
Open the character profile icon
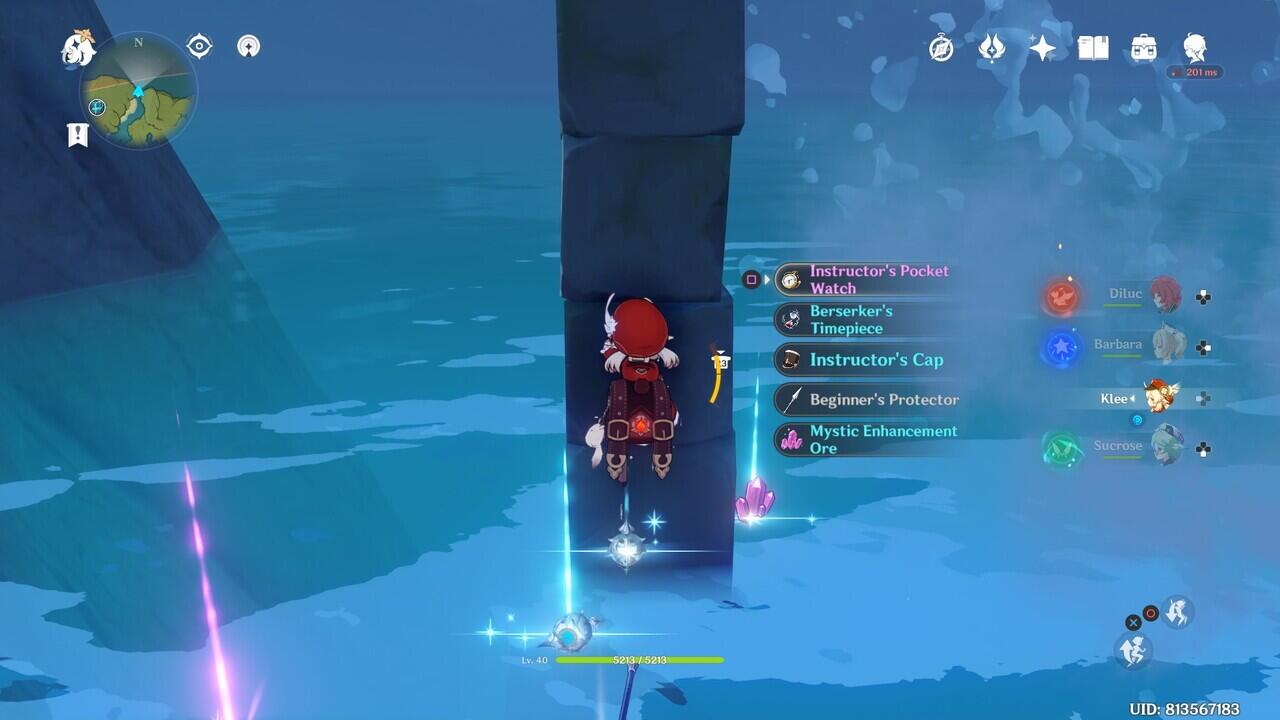(x=1194, y=48)
